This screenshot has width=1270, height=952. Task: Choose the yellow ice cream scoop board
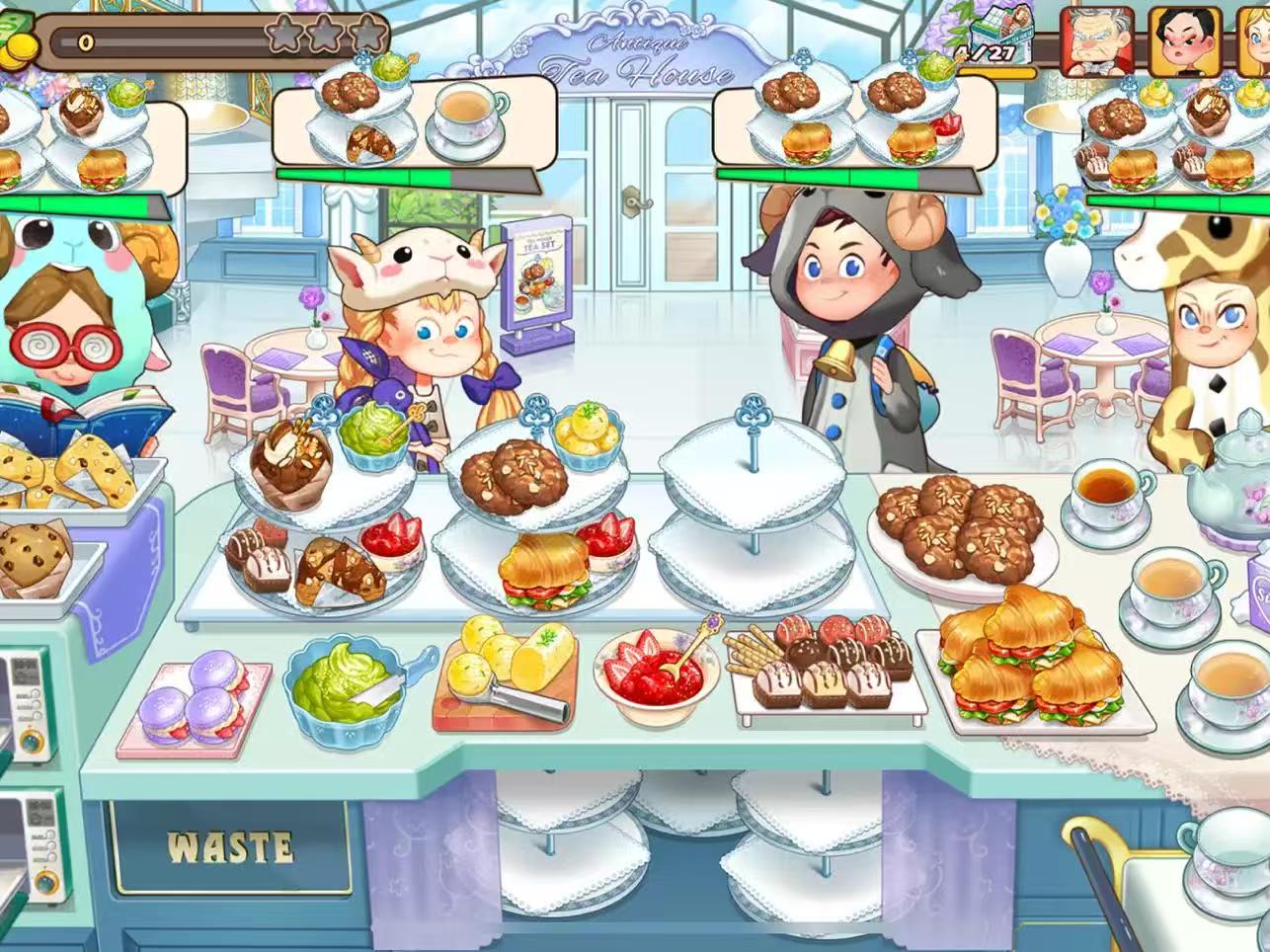tap(506, 670)
